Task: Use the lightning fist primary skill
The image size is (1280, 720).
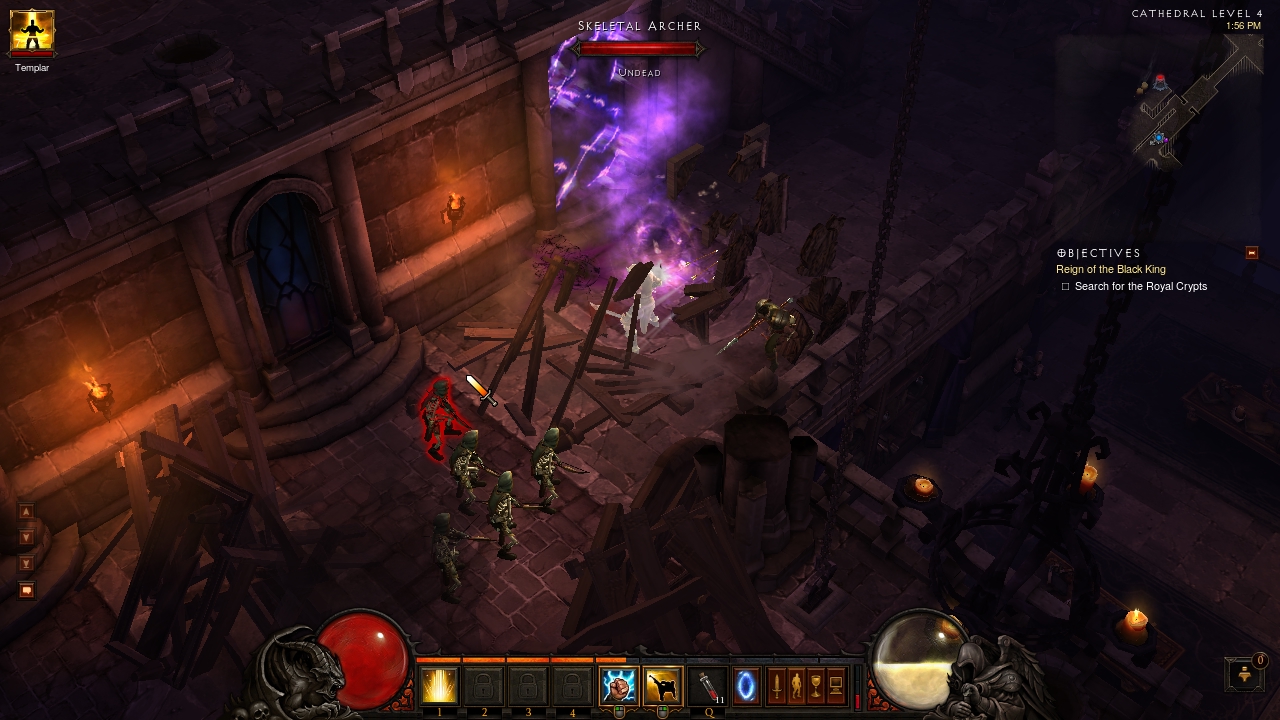Action: [618, 686]
